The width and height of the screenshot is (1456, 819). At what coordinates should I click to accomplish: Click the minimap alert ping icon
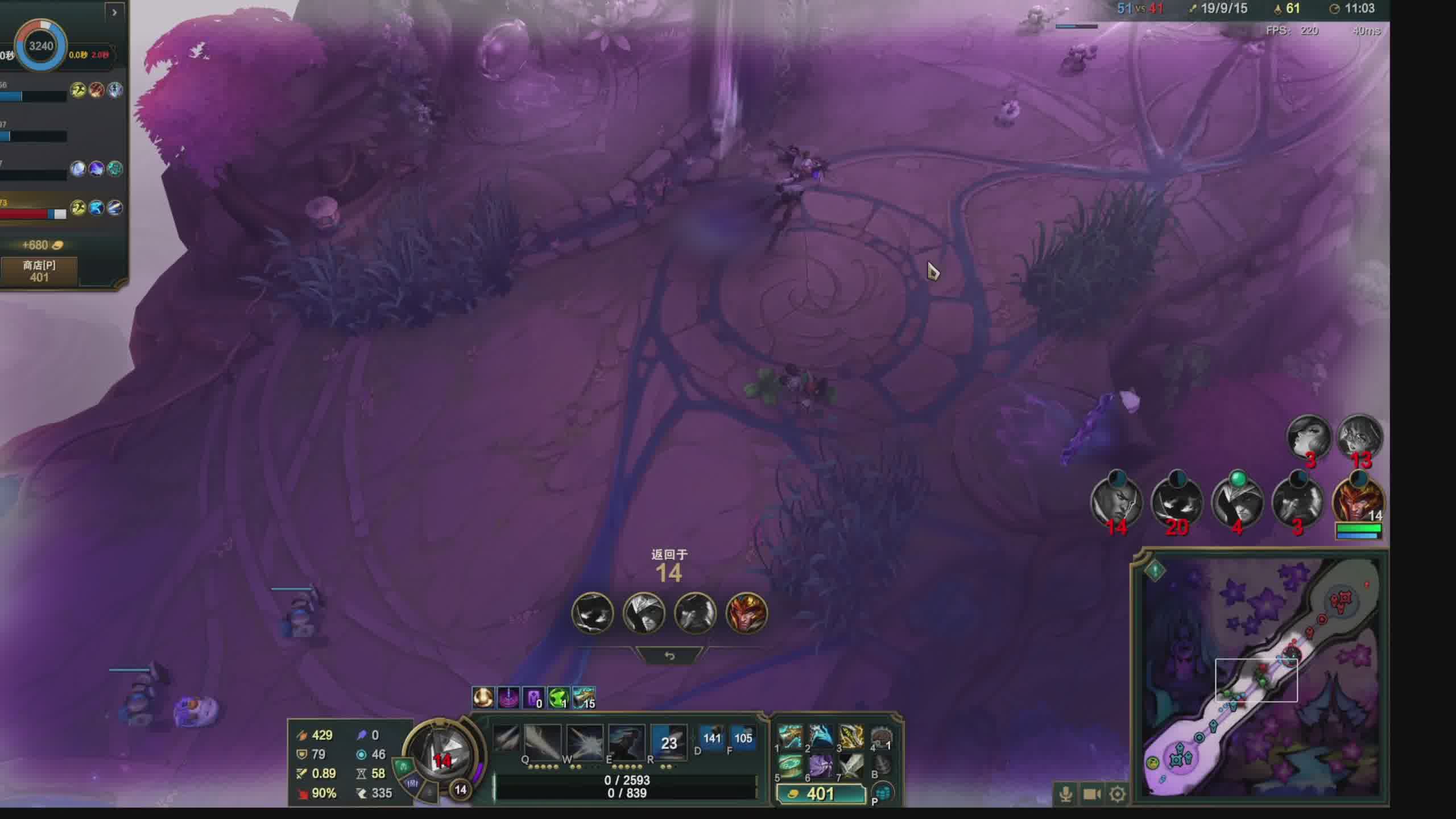pos(1155,570)
